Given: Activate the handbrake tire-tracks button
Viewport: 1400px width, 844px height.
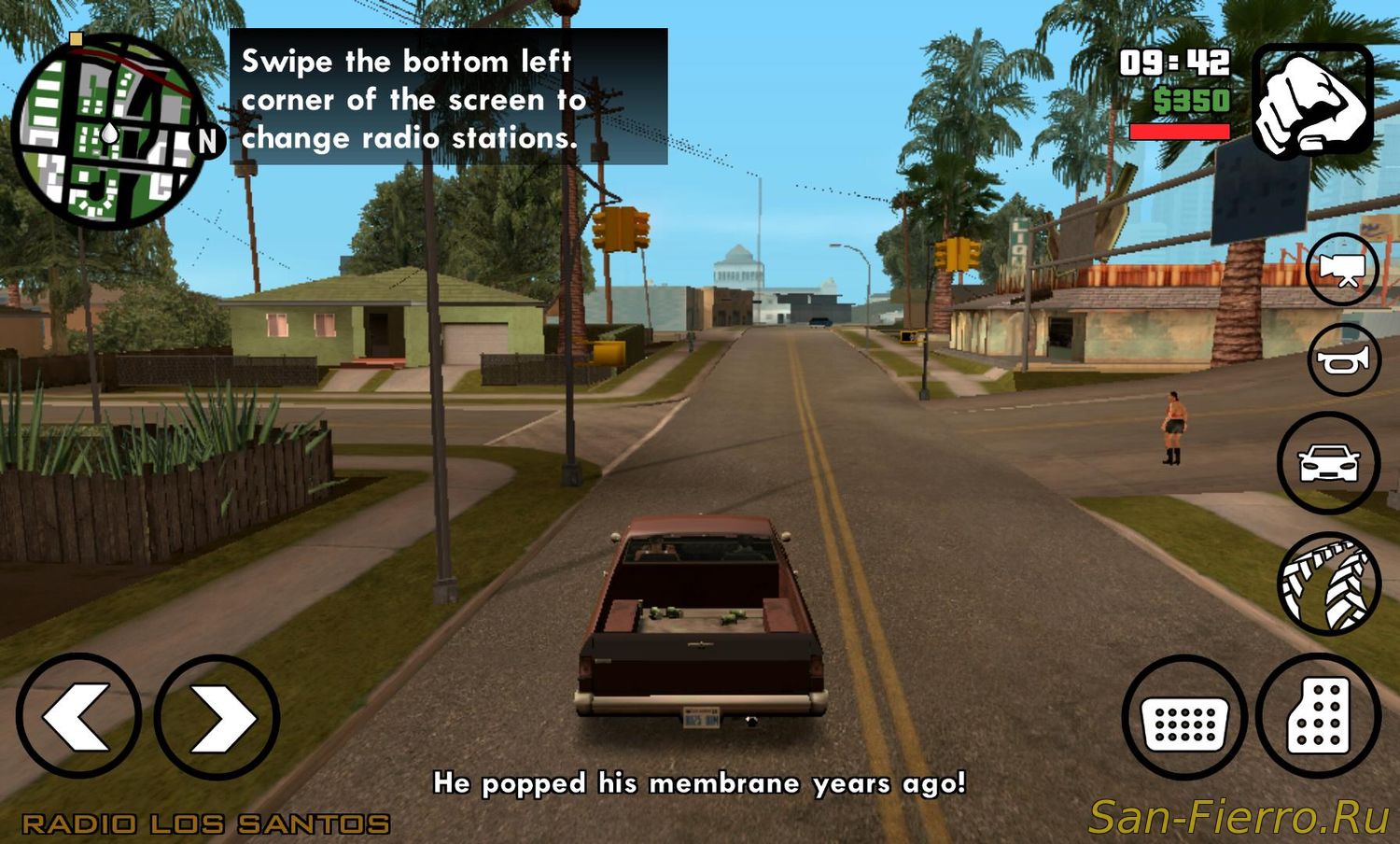Looking at the screenshot, I should click(x=1328, y=584).
